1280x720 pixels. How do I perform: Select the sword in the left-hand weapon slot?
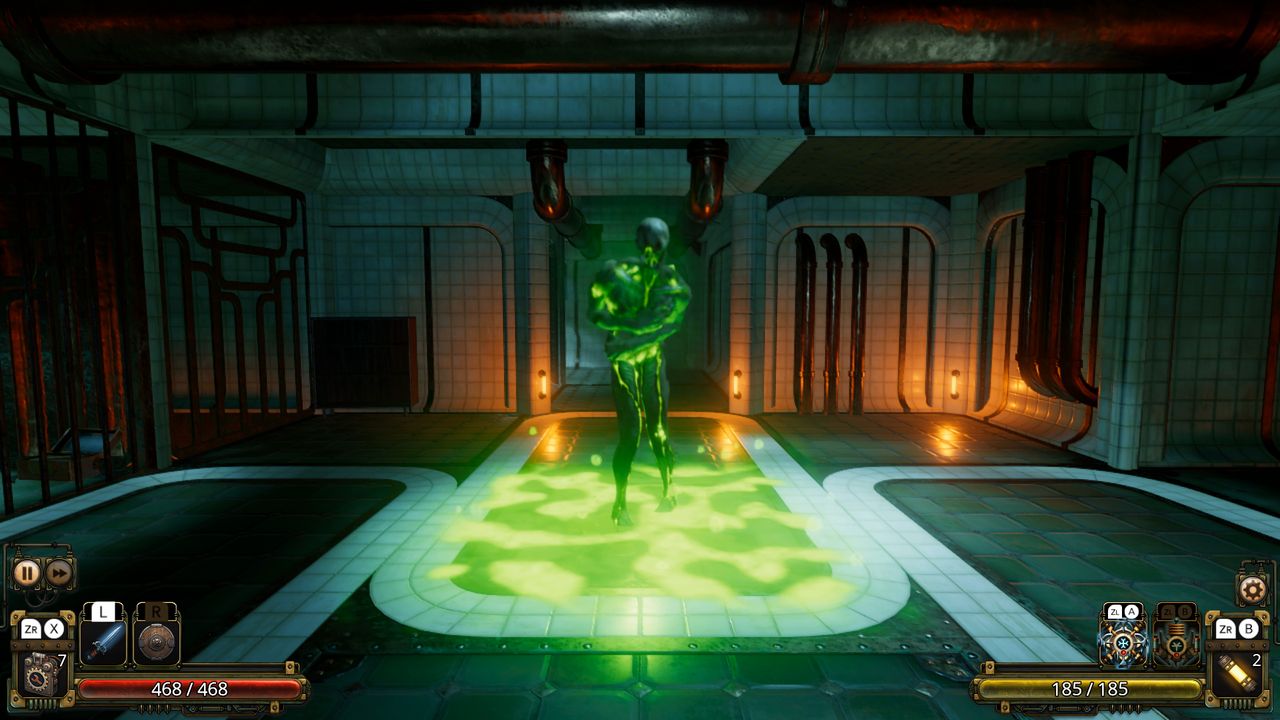(104, 644)
